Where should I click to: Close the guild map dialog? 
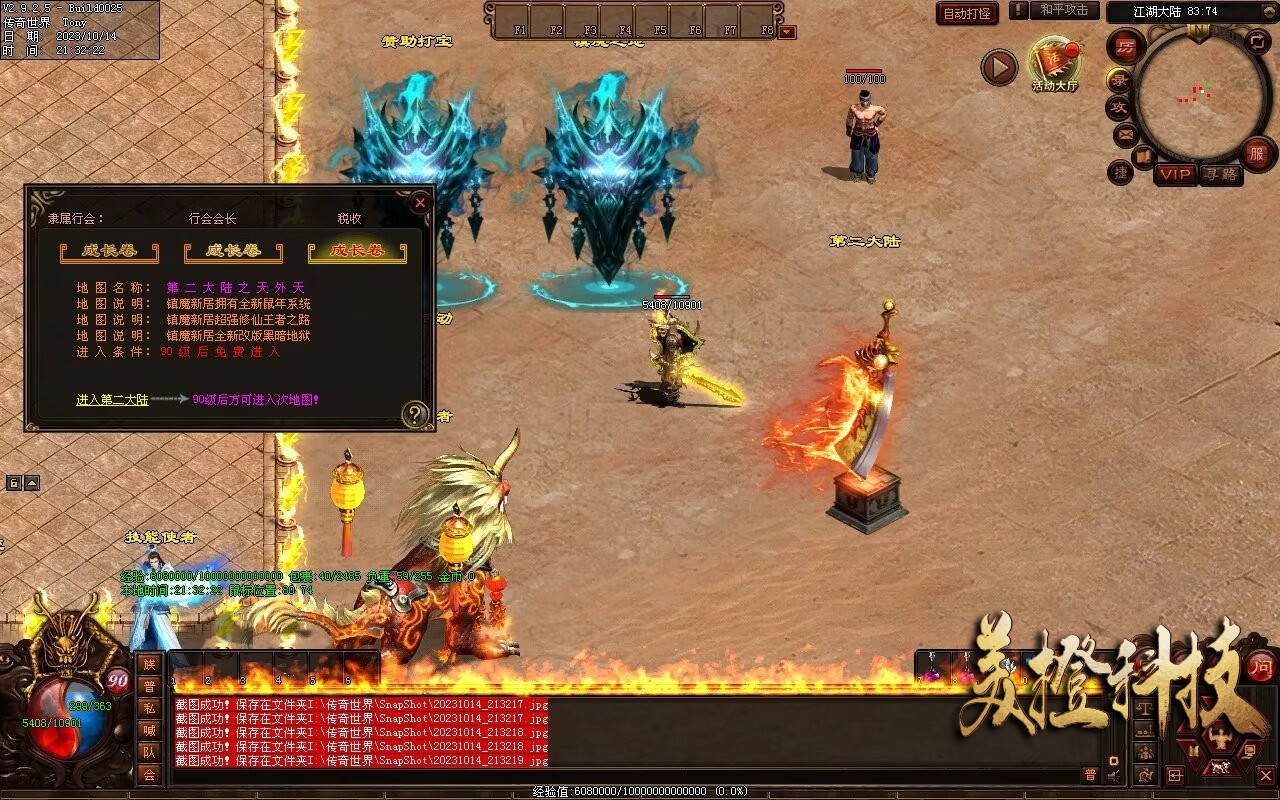tap(420, 203)
